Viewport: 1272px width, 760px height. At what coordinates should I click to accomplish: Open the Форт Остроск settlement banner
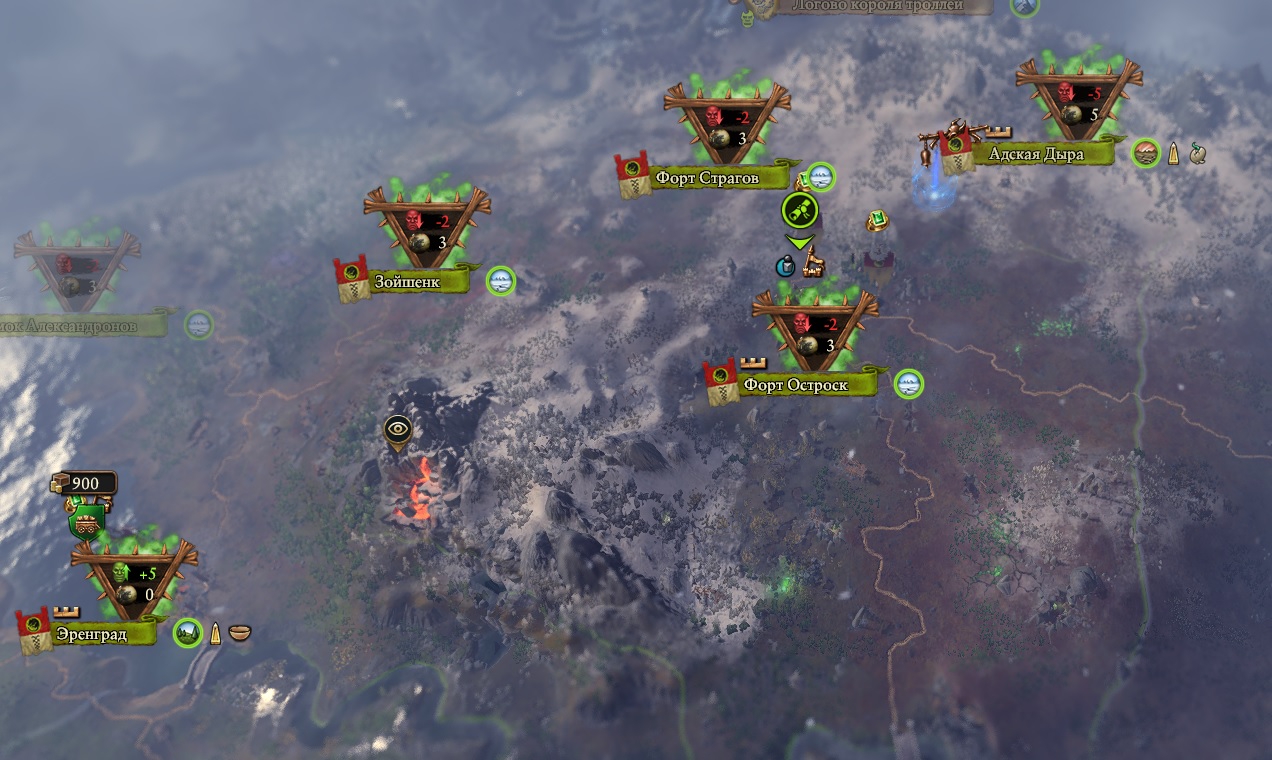tap(795, 385)
